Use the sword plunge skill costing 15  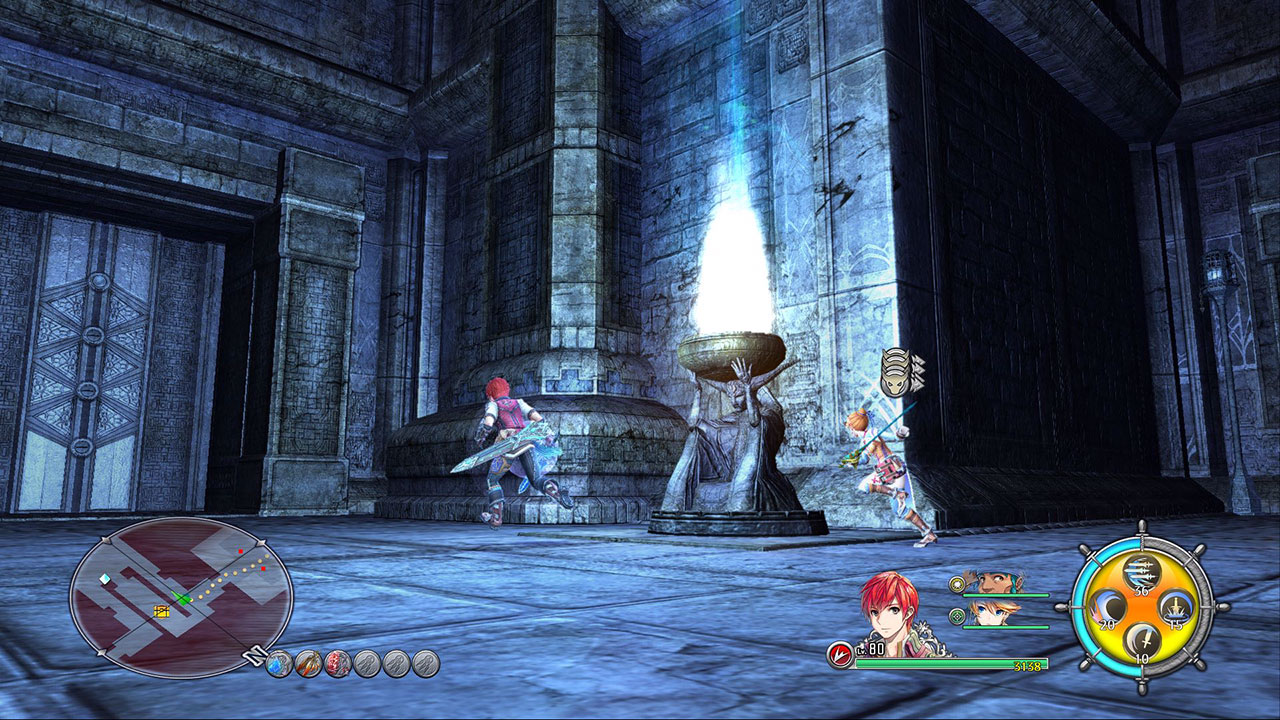coord(1175,608)
